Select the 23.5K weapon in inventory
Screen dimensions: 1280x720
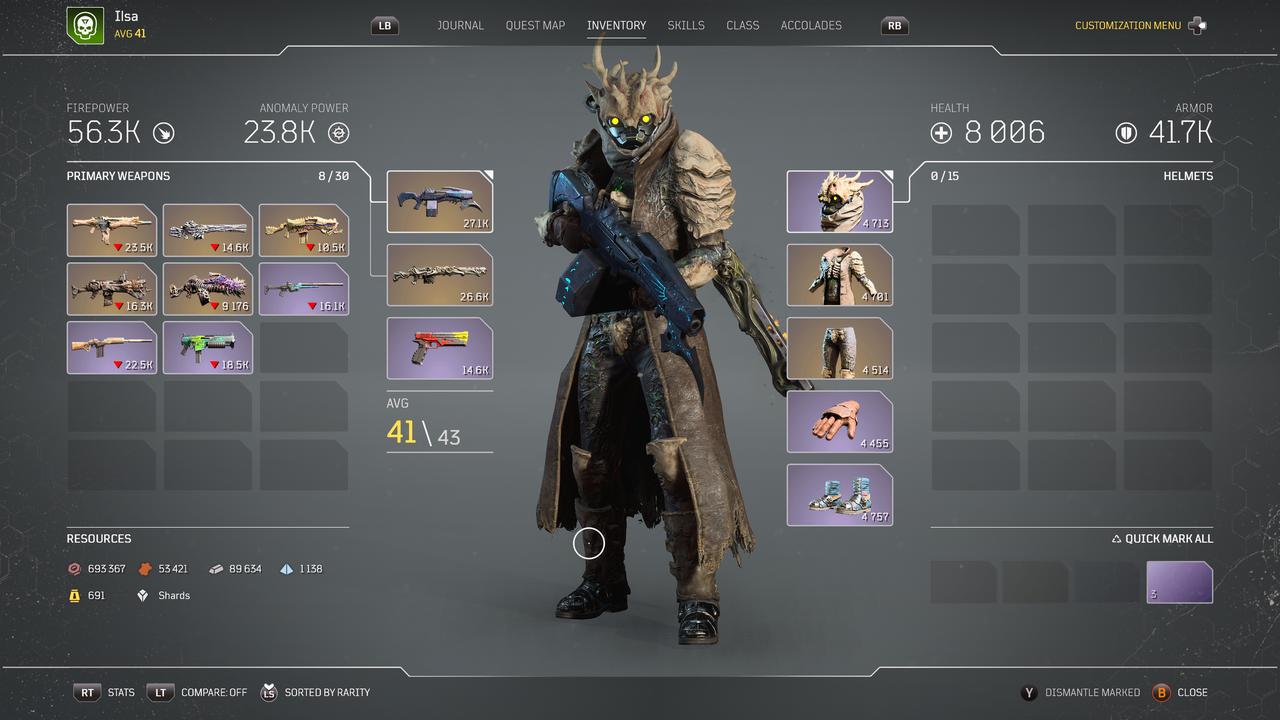click(111, 230)
